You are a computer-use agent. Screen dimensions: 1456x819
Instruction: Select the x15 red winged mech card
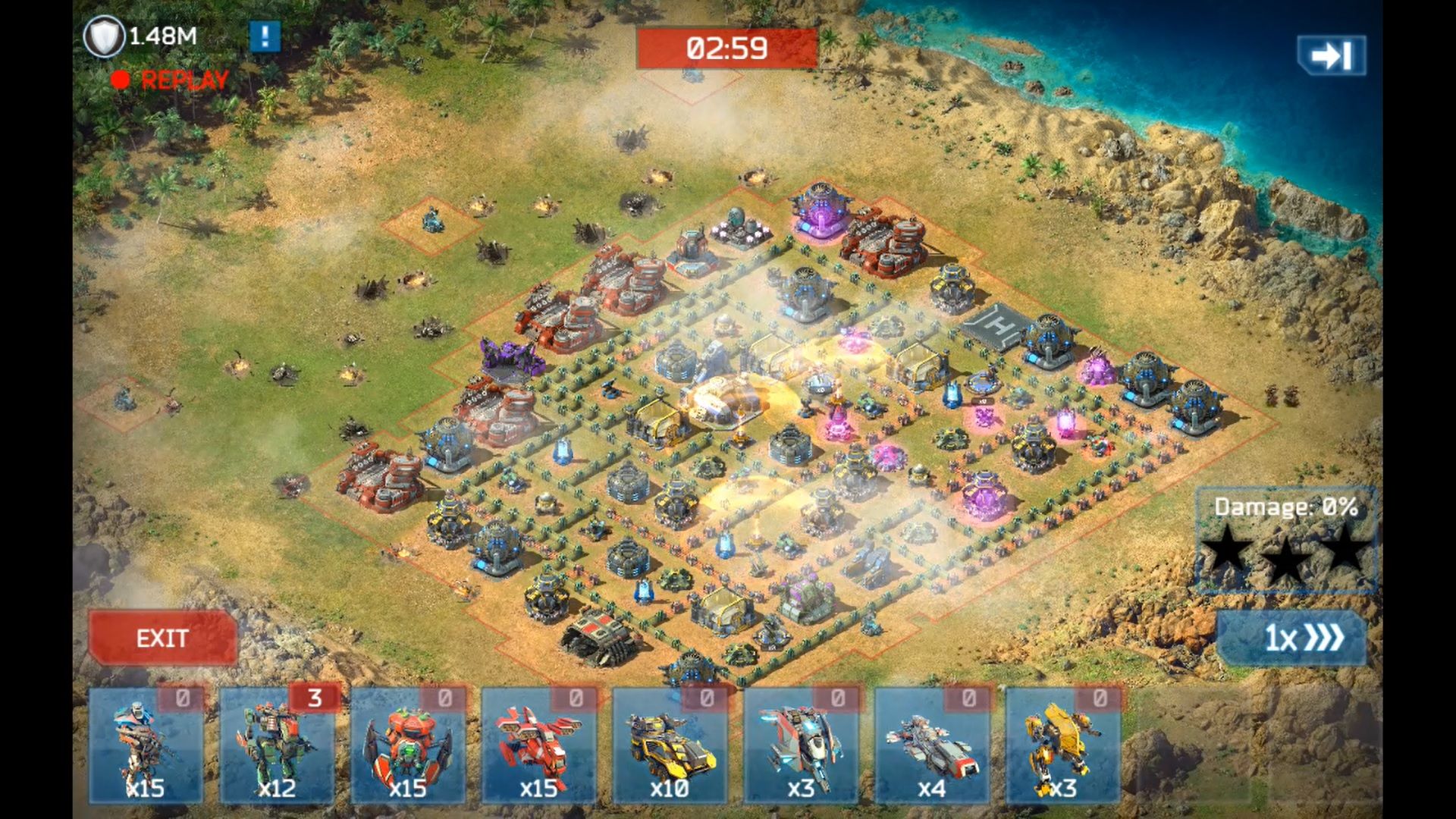pos(538,745)
